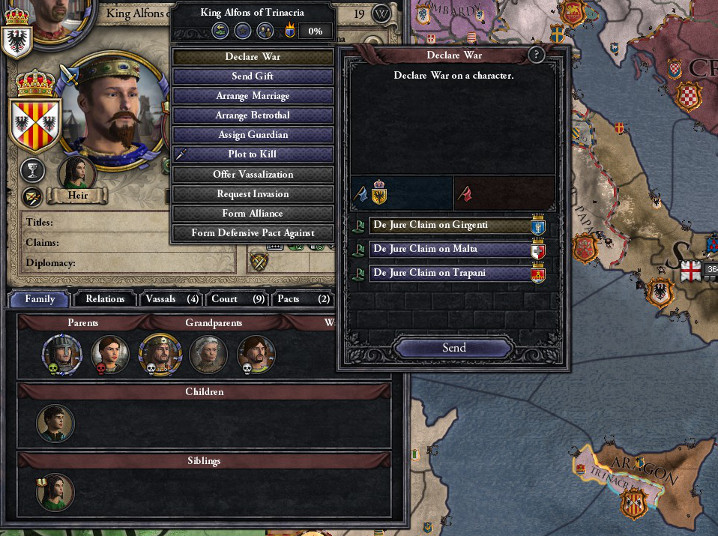Open Arrange Marriage interaction
The width and height of the screenshot is (718, 536).
coord(253,96)
